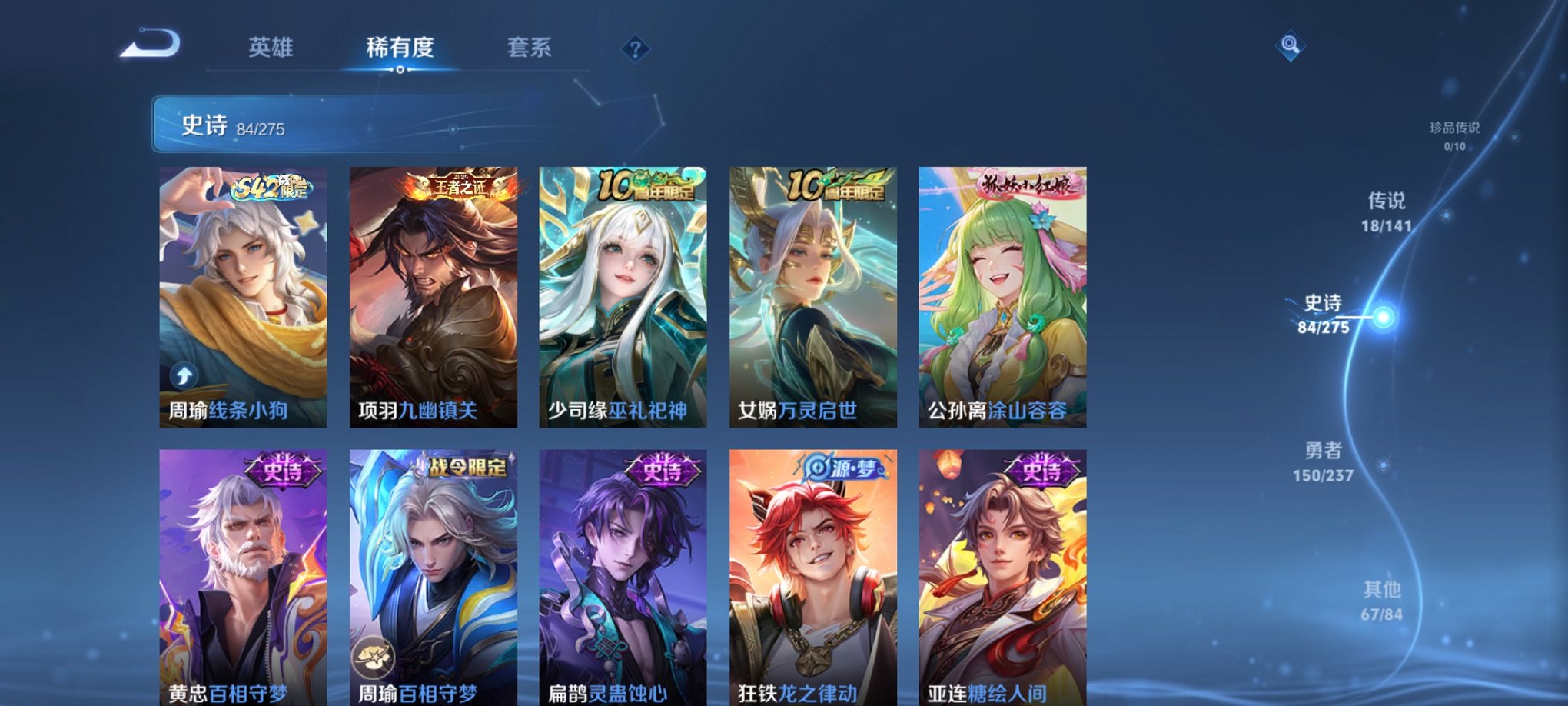Image resolution: width=1568 pixels, height=706 pixels.
Task: Click the 王者之证 badge on 项羽's skin card
Action: click(x=459, y=184)
